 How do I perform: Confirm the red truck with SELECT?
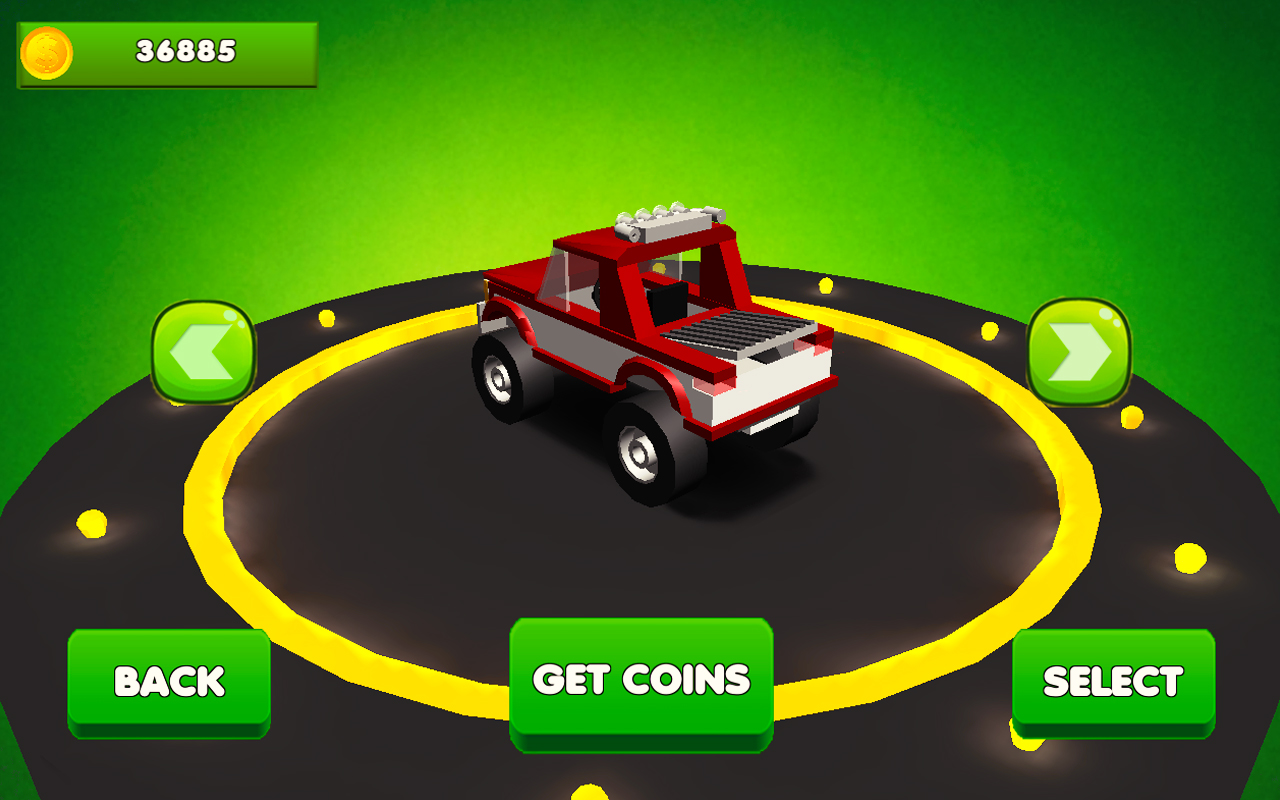coord(1113,682)
